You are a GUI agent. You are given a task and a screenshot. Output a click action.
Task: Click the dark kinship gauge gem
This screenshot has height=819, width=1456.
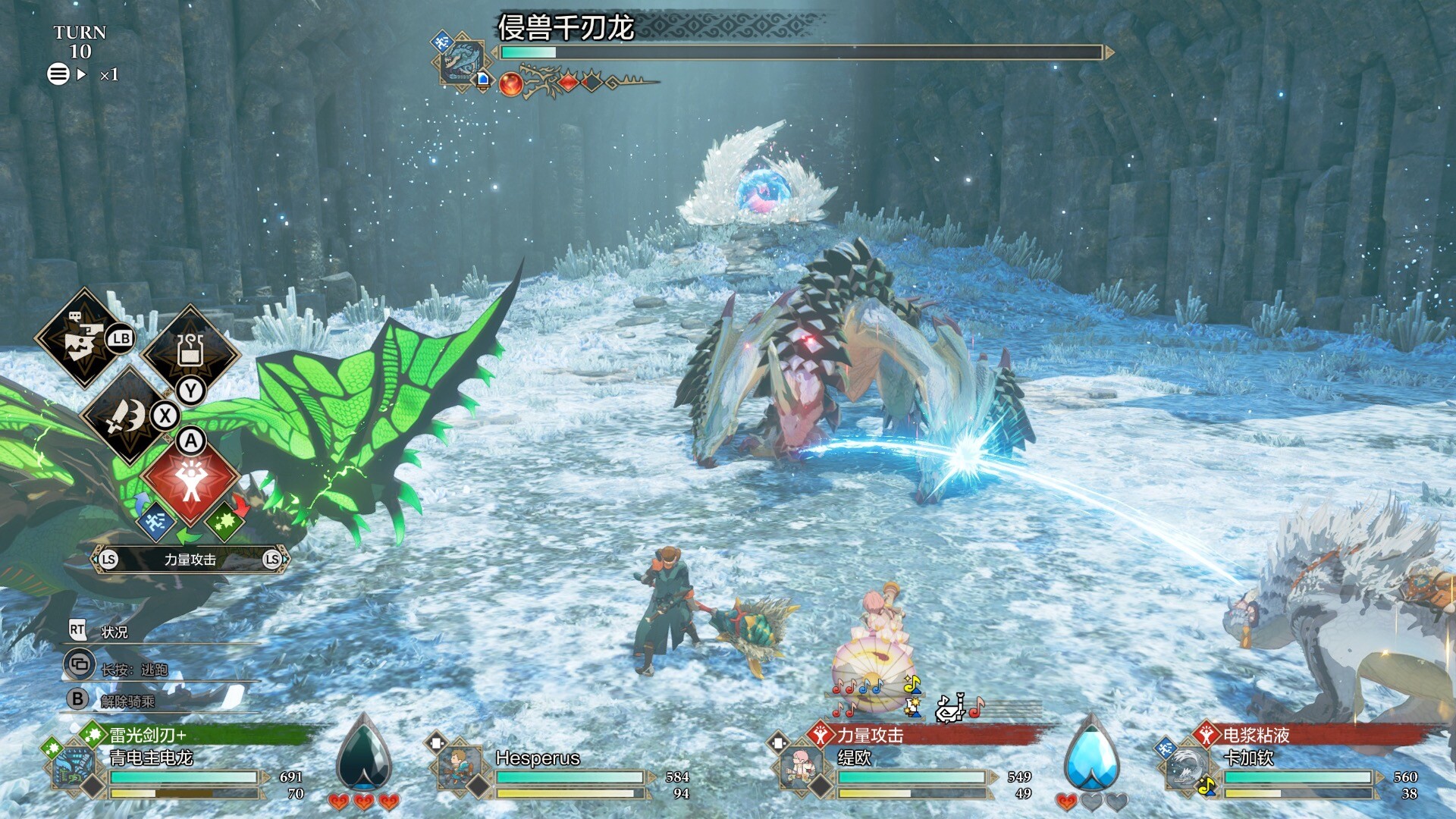click(364, 755)
